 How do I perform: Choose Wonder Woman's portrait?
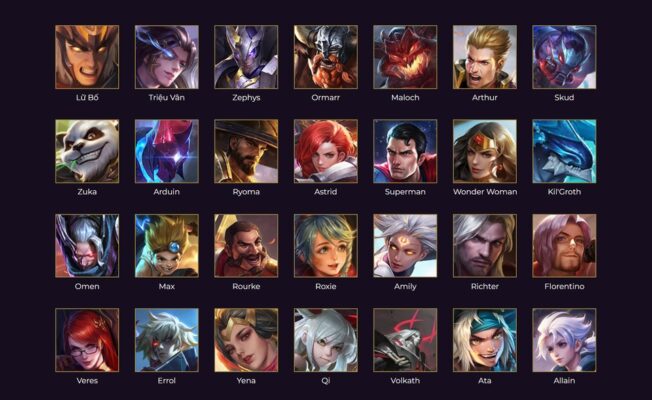tap(485, 151)
